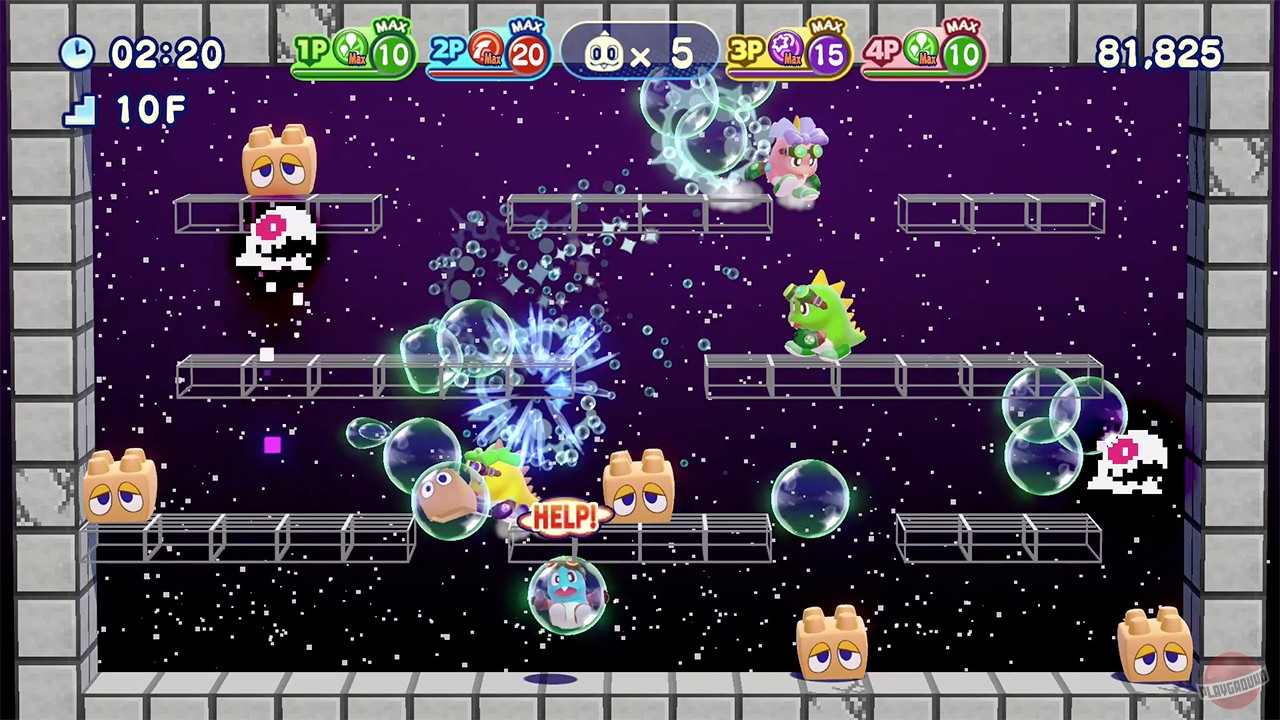Click the magenta power-up item on the left
Viewport: 1280px width, 720px height.
(271, 446)
